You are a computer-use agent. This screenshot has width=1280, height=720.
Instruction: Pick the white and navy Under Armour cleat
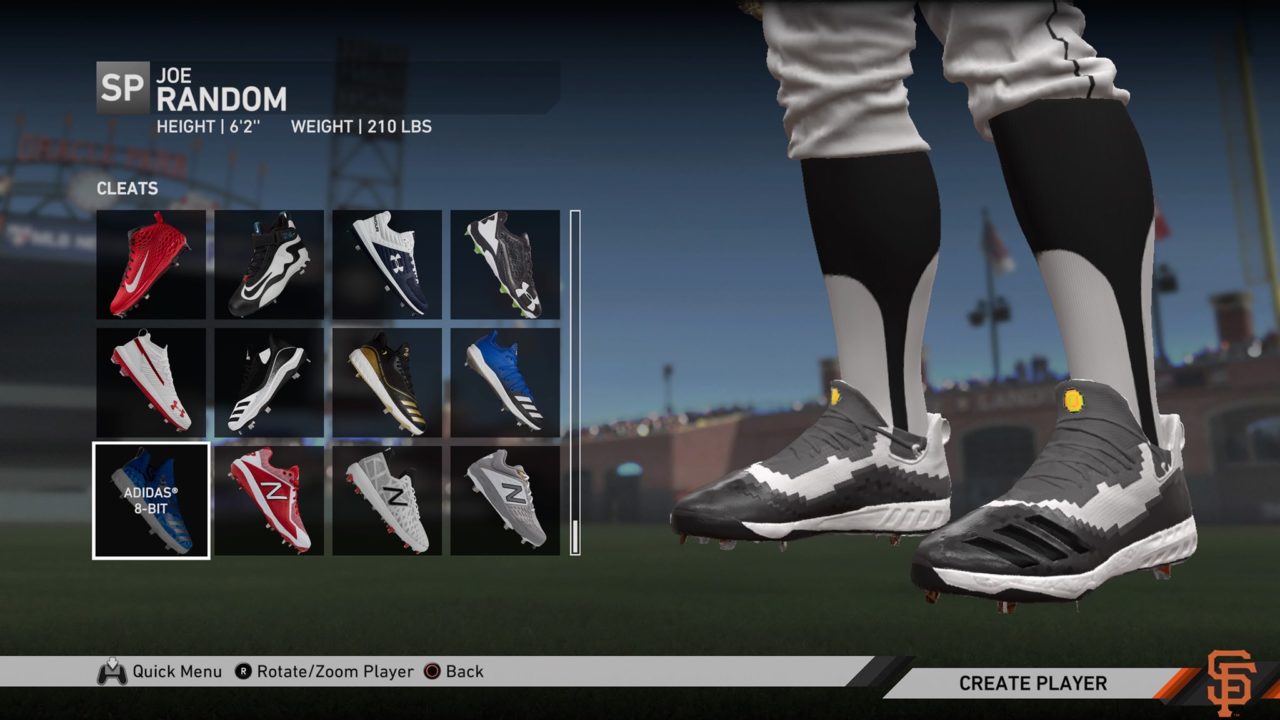387,264
